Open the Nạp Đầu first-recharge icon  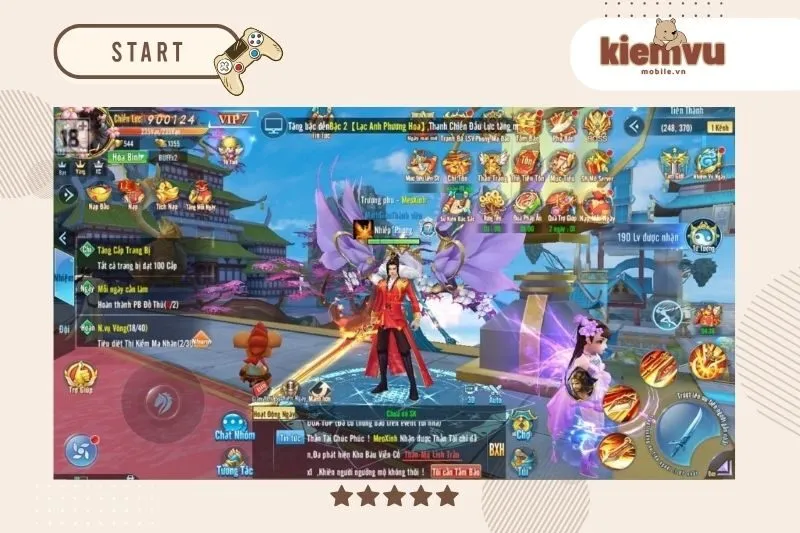[x=100, y=195]
